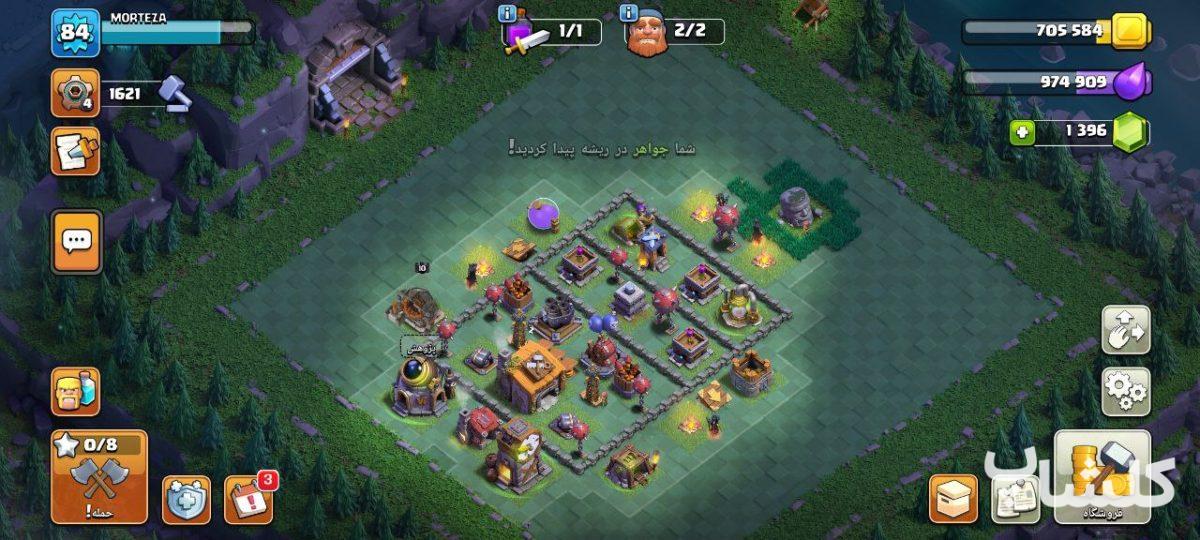Open the calendar events button with 3 badge
1200x540 pixels.
(248, 499)
